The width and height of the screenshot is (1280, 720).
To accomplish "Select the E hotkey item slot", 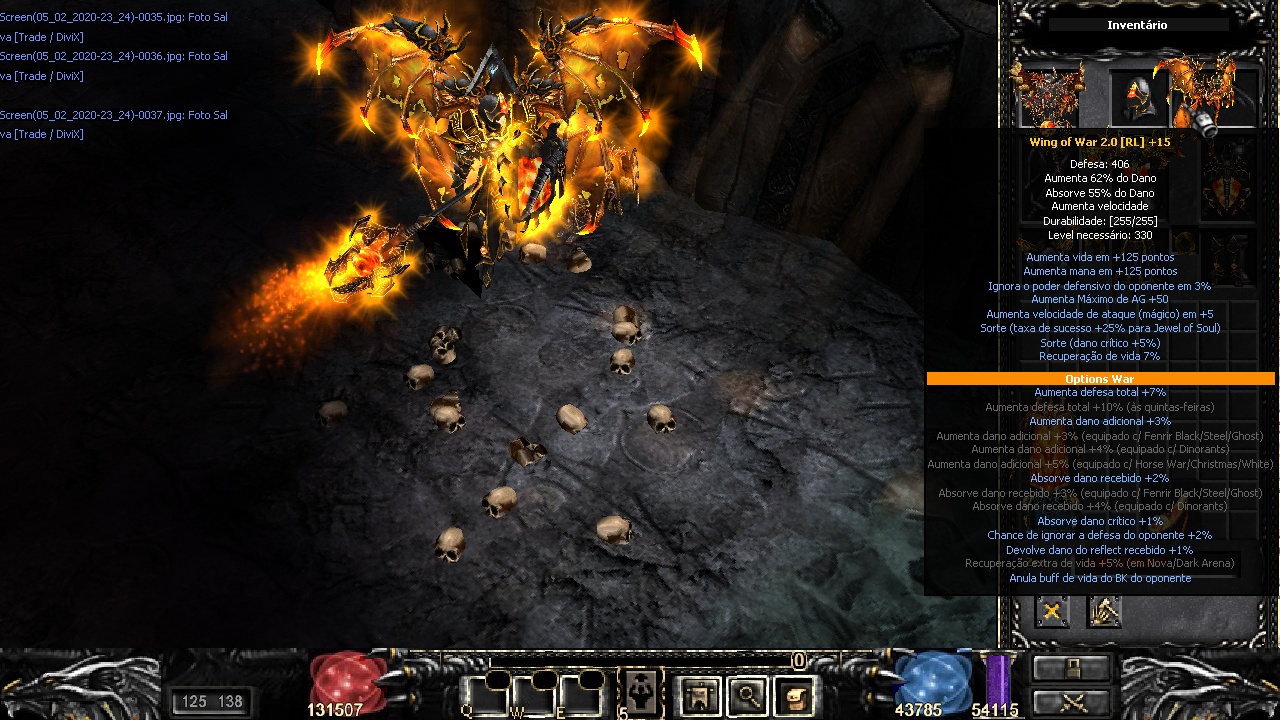I will coord(584,694).
